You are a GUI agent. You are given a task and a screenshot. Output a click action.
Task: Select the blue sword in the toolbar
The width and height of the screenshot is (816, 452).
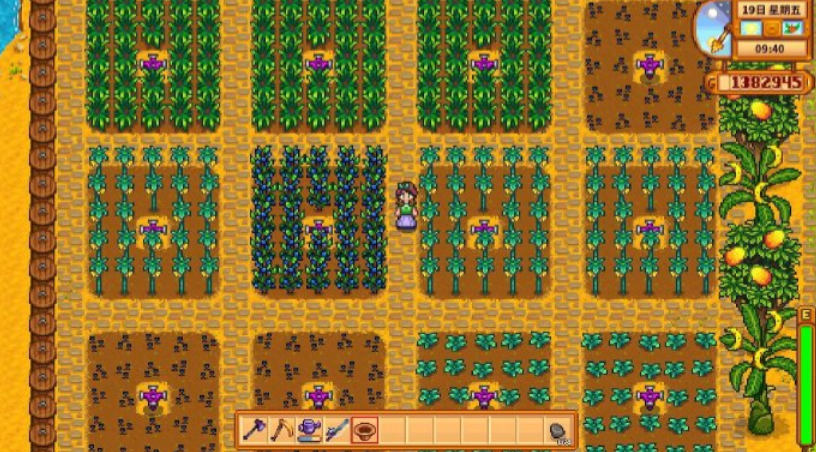tap(337, 430)
